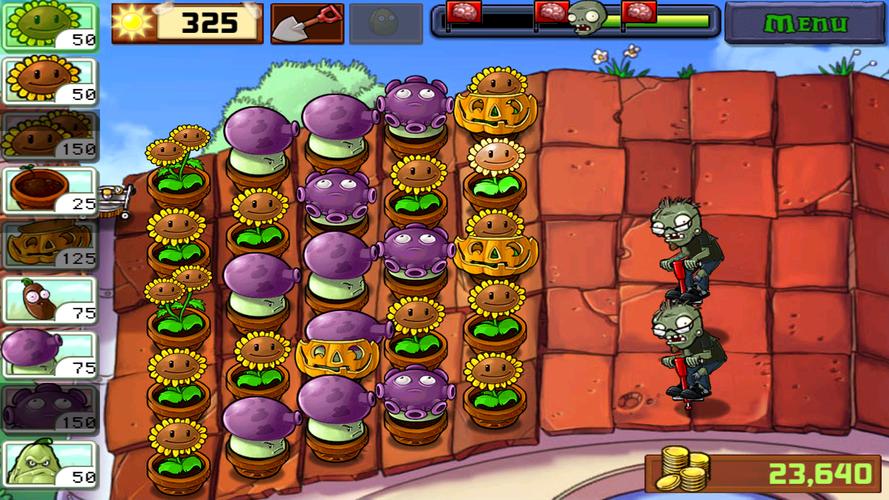Choose the Twin Sunflower seed packet
This screenshot has height=500, width=889.
[50, 136]
